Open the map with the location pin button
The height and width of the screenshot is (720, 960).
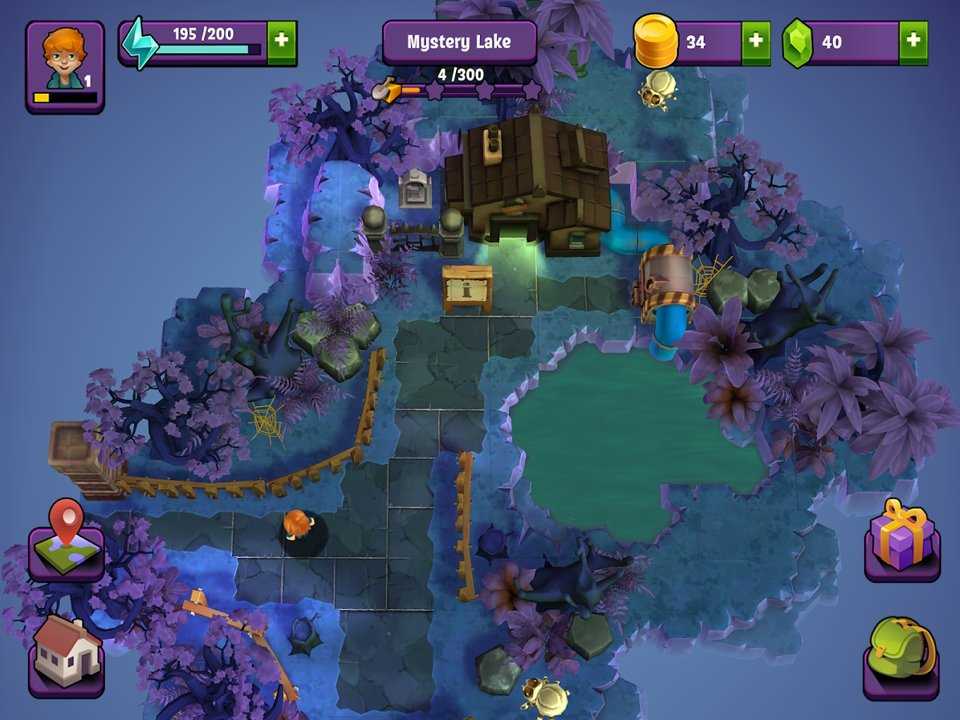coord(66,542)
